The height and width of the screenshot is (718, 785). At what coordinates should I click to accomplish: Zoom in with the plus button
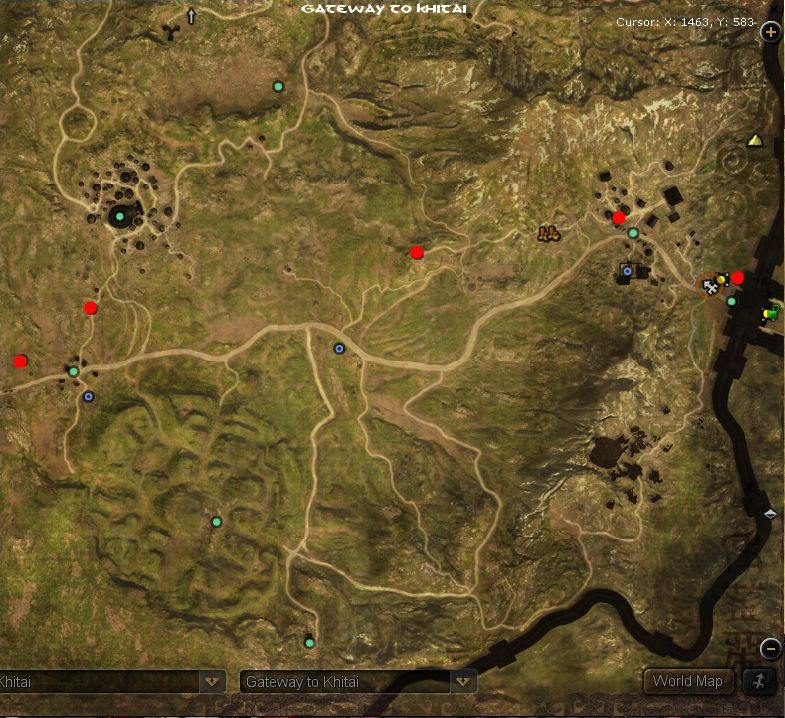[x=771, y=32]
